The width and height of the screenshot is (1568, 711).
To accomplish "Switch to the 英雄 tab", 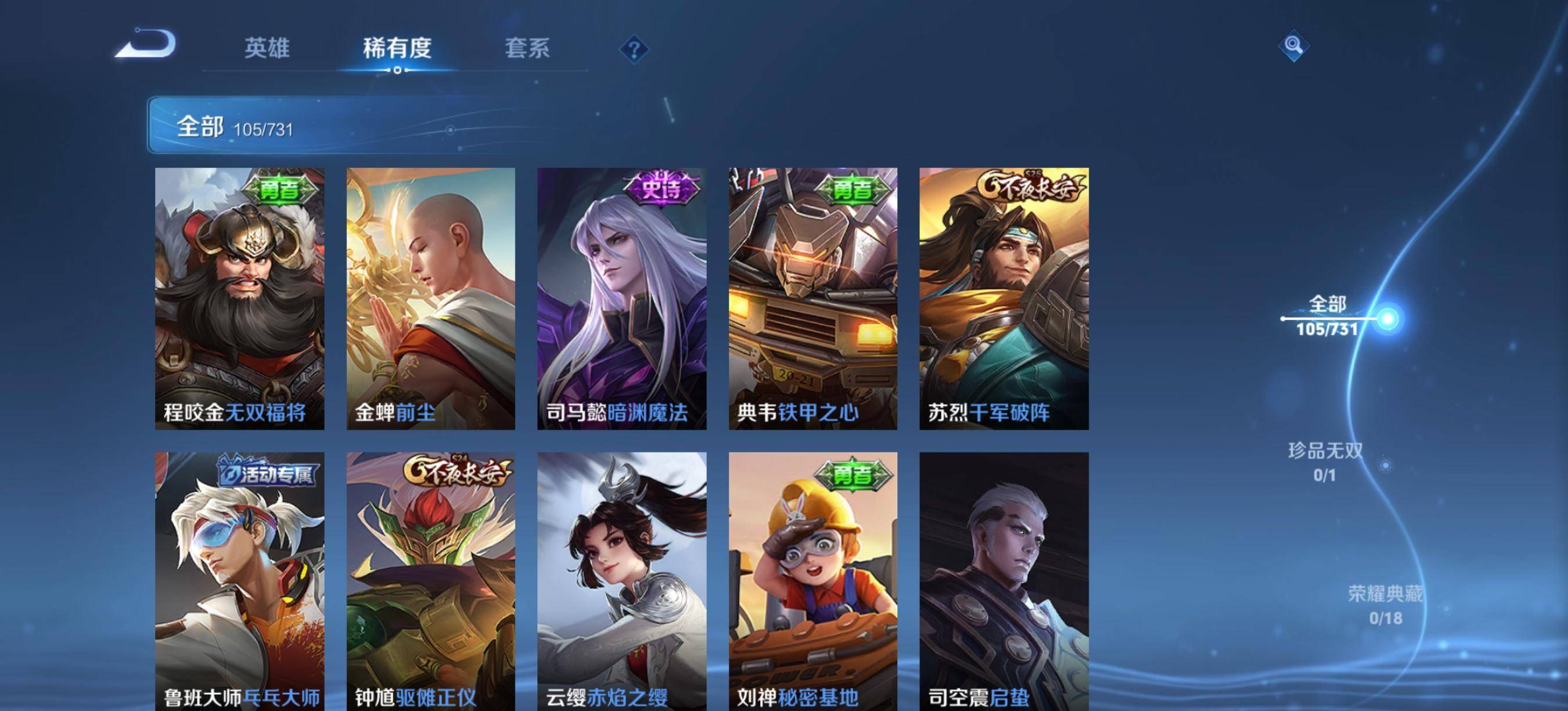I will click(x=268, y=50).
